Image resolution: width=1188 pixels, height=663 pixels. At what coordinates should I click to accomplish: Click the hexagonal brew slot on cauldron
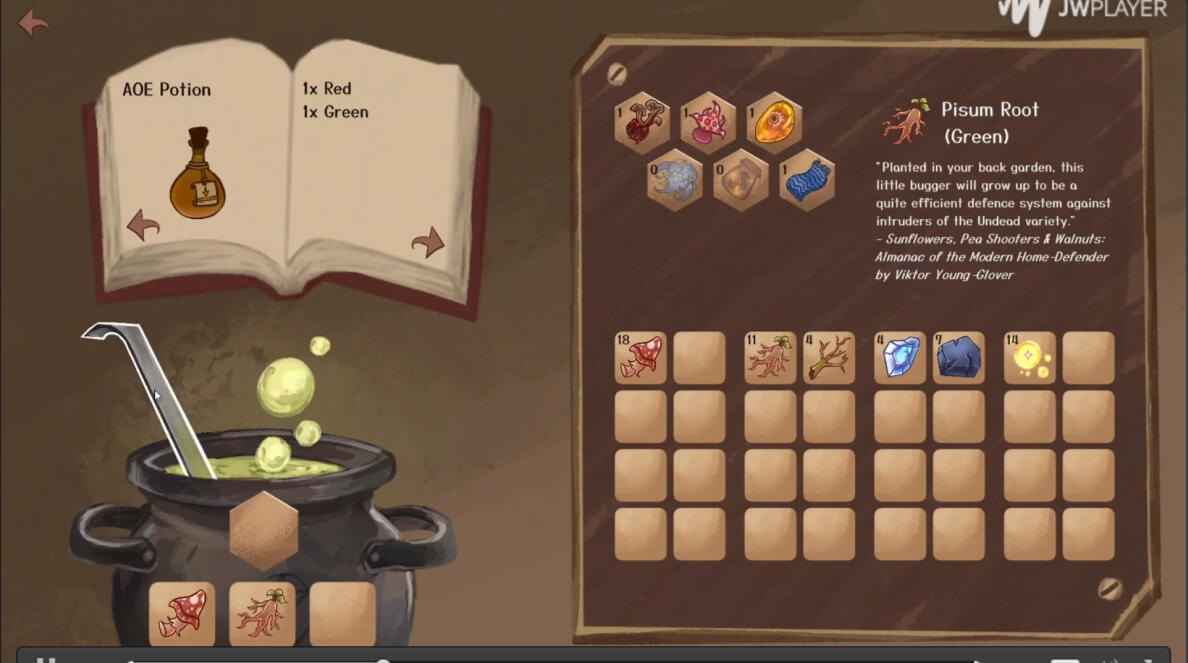(264, 529)
